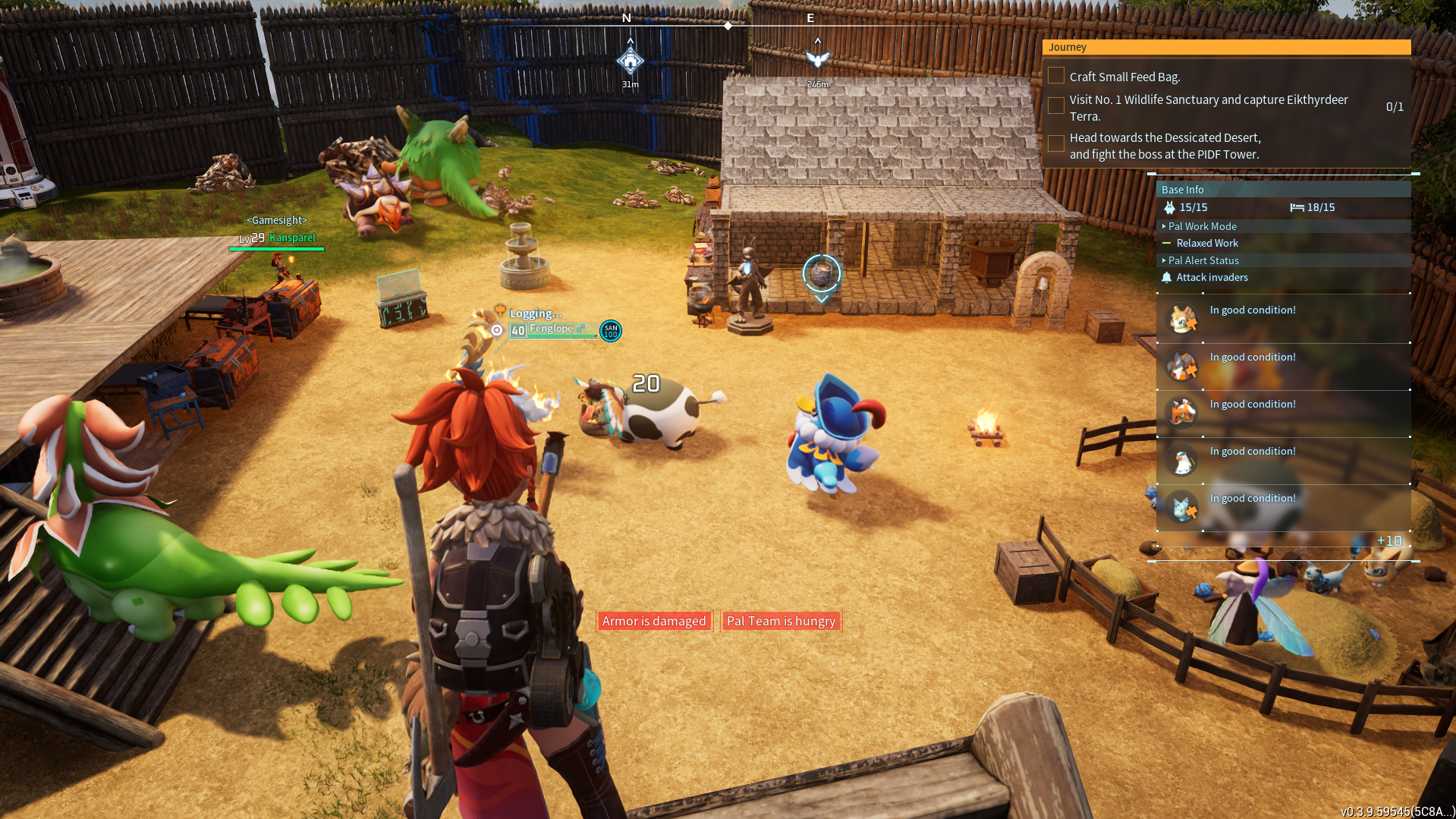
Task: Select the penguin pal portrait in Base Info
Action: (1181, 460)
